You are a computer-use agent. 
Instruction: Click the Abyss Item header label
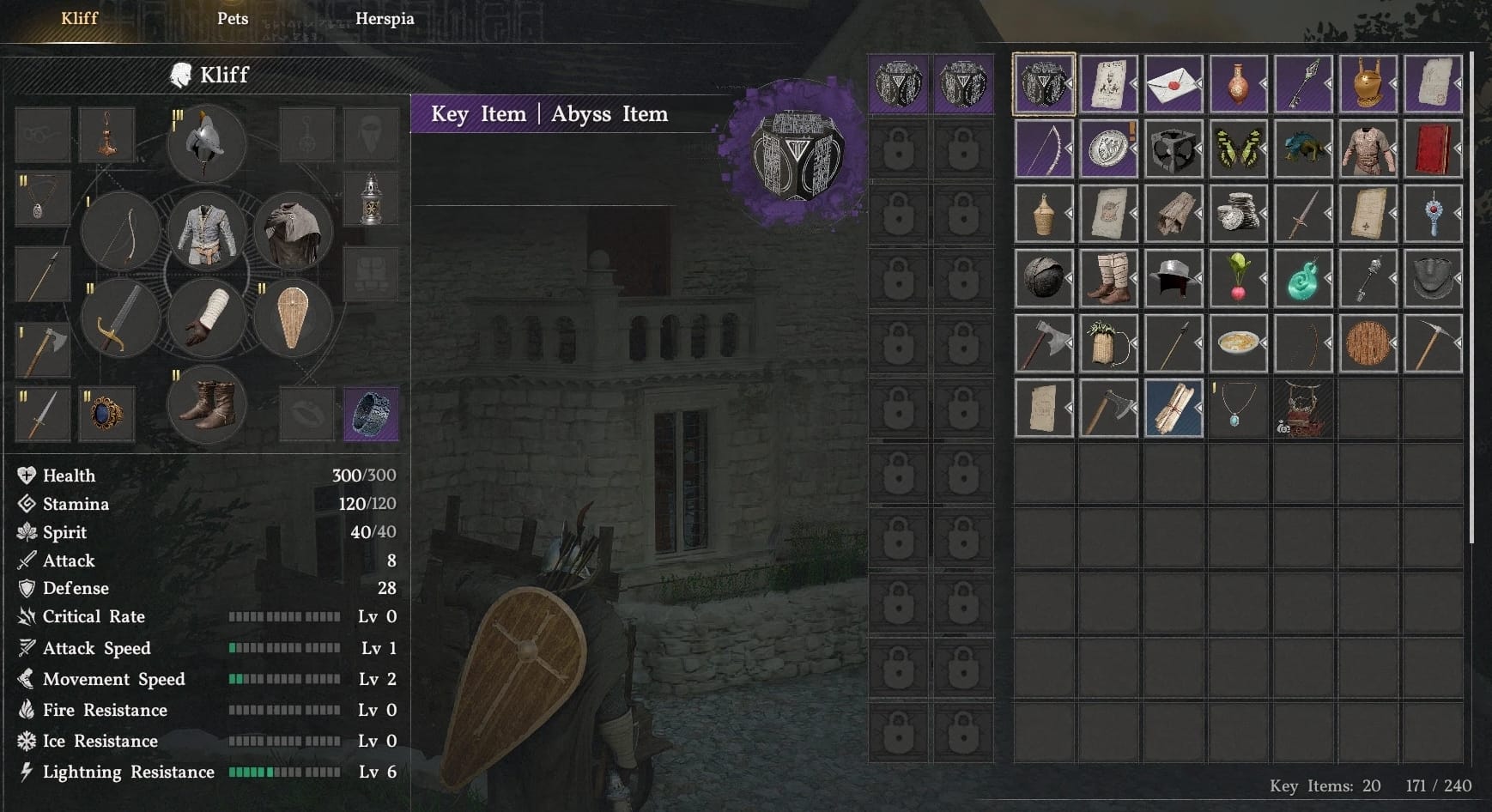pyautogui.click(x=608, y=113)
